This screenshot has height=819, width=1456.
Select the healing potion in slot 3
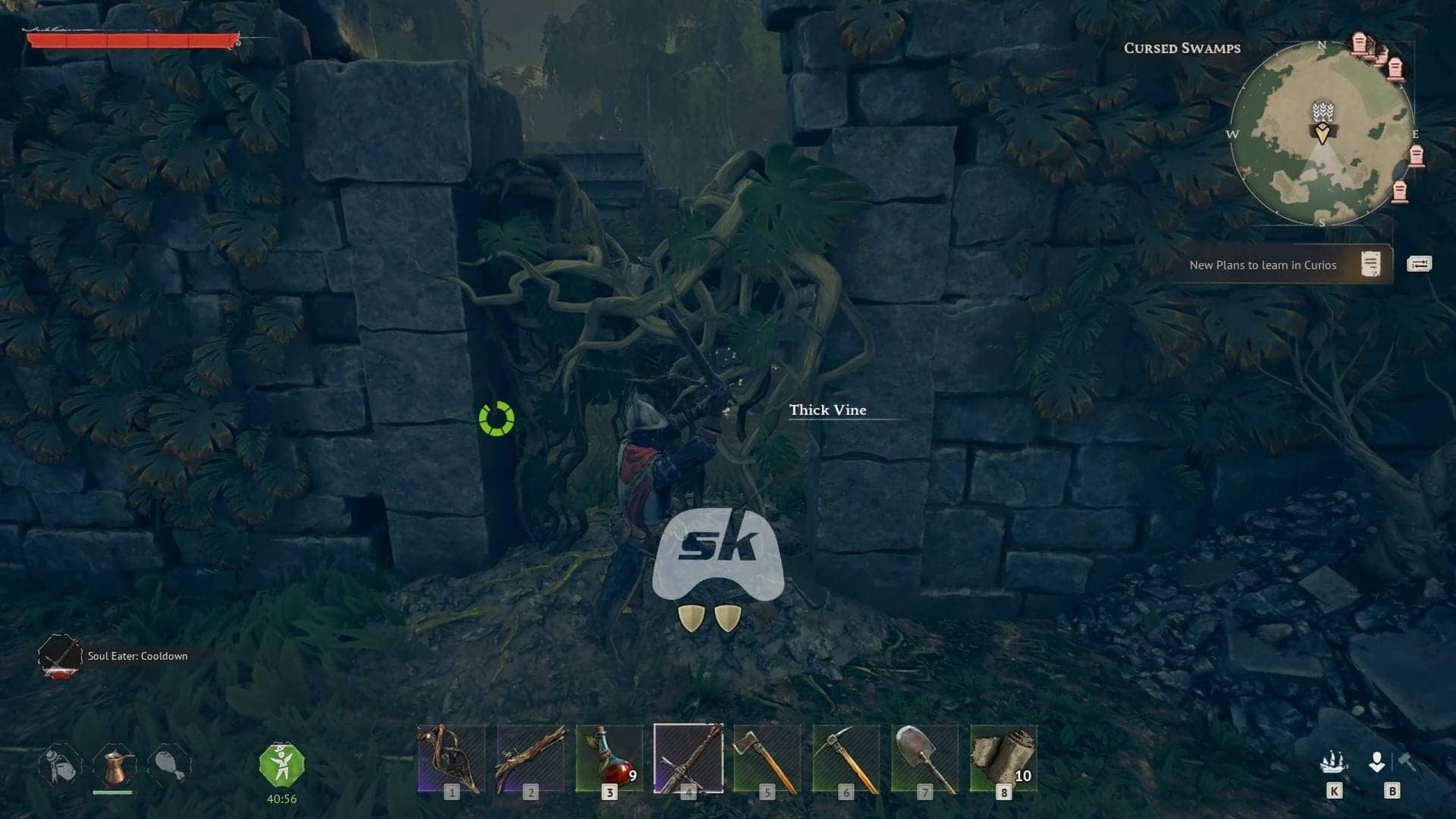(x=610, y=758)
